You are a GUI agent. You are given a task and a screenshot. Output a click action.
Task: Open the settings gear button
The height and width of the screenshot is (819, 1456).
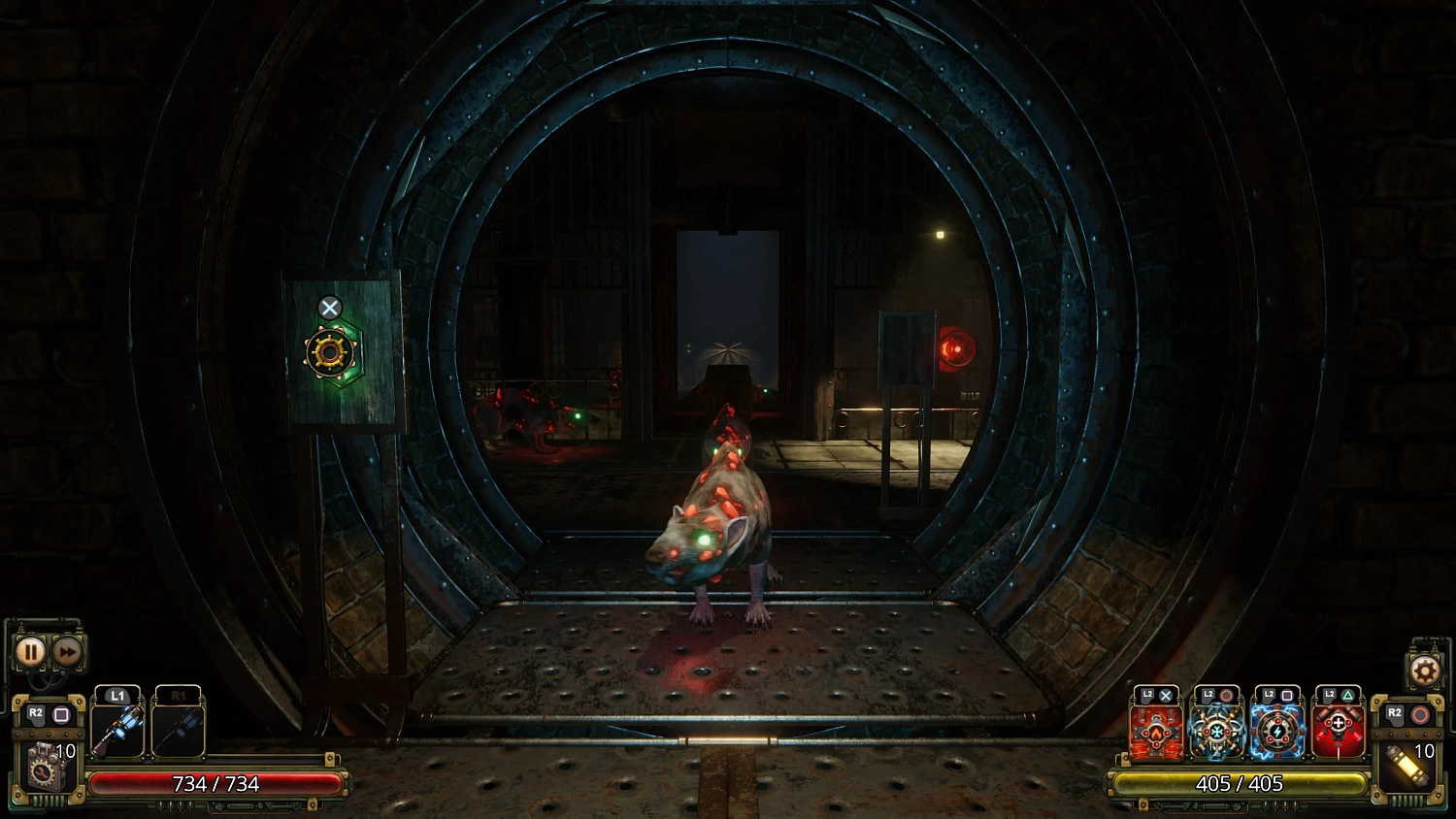click(x=1426, y=668)
